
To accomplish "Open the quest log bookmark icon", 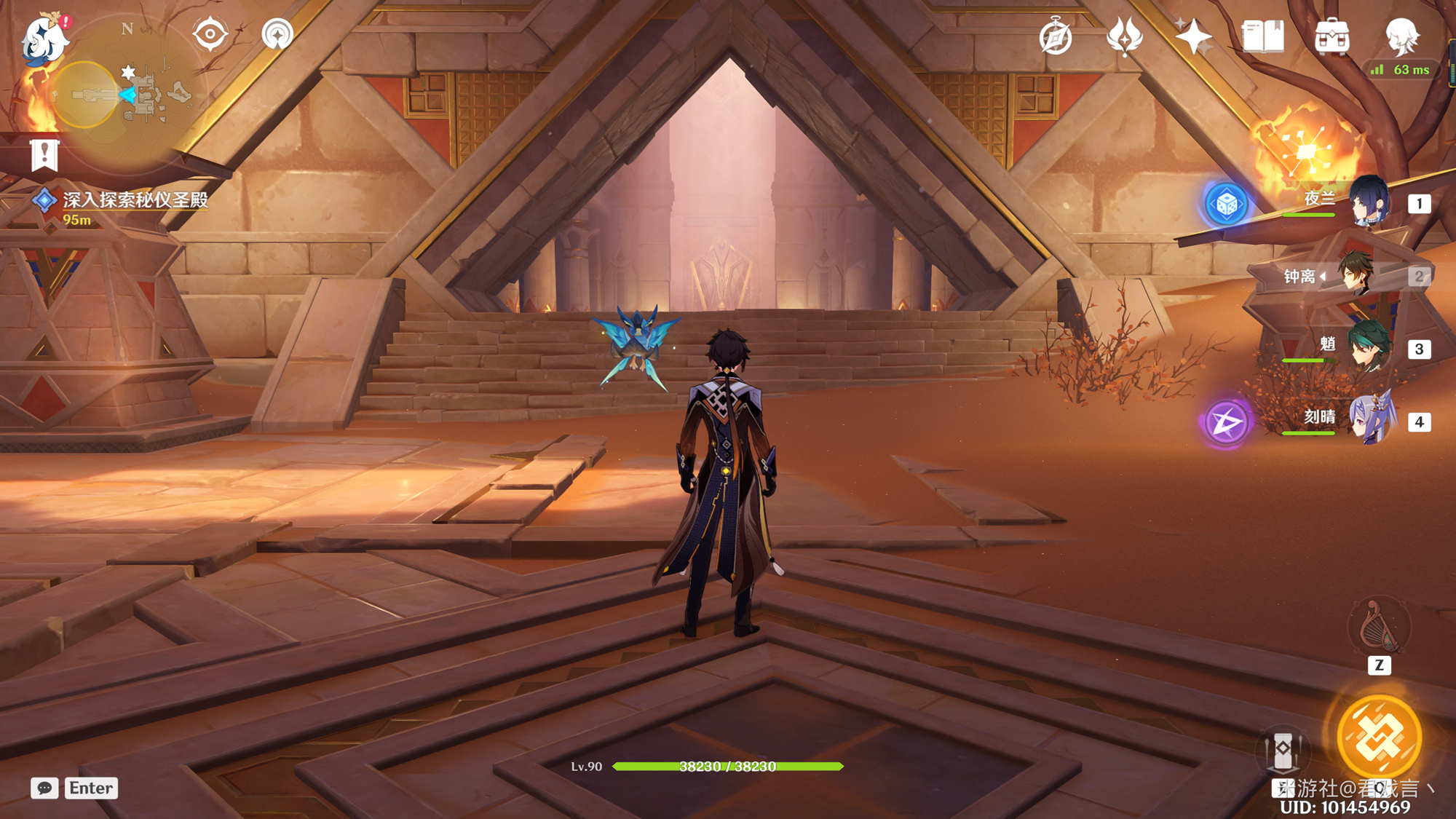I will tap(44, 155).
